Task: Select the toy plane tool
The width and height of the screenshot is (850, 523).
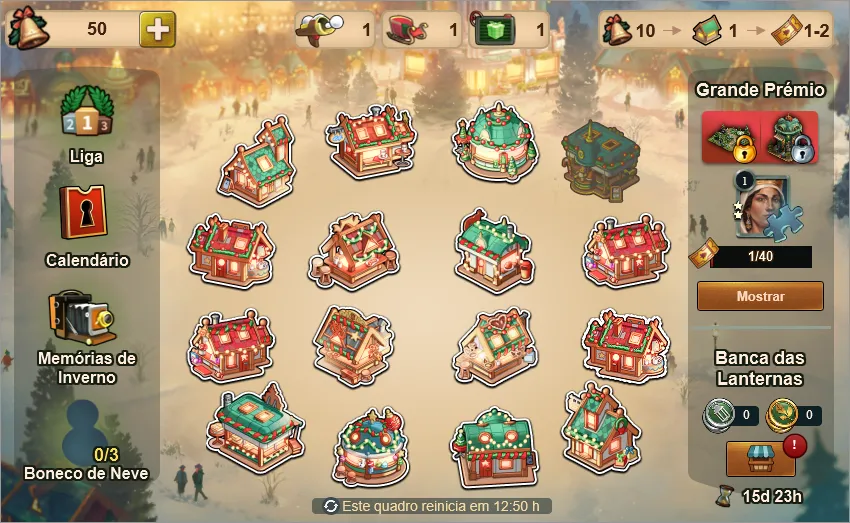Action: pos(322,30)
